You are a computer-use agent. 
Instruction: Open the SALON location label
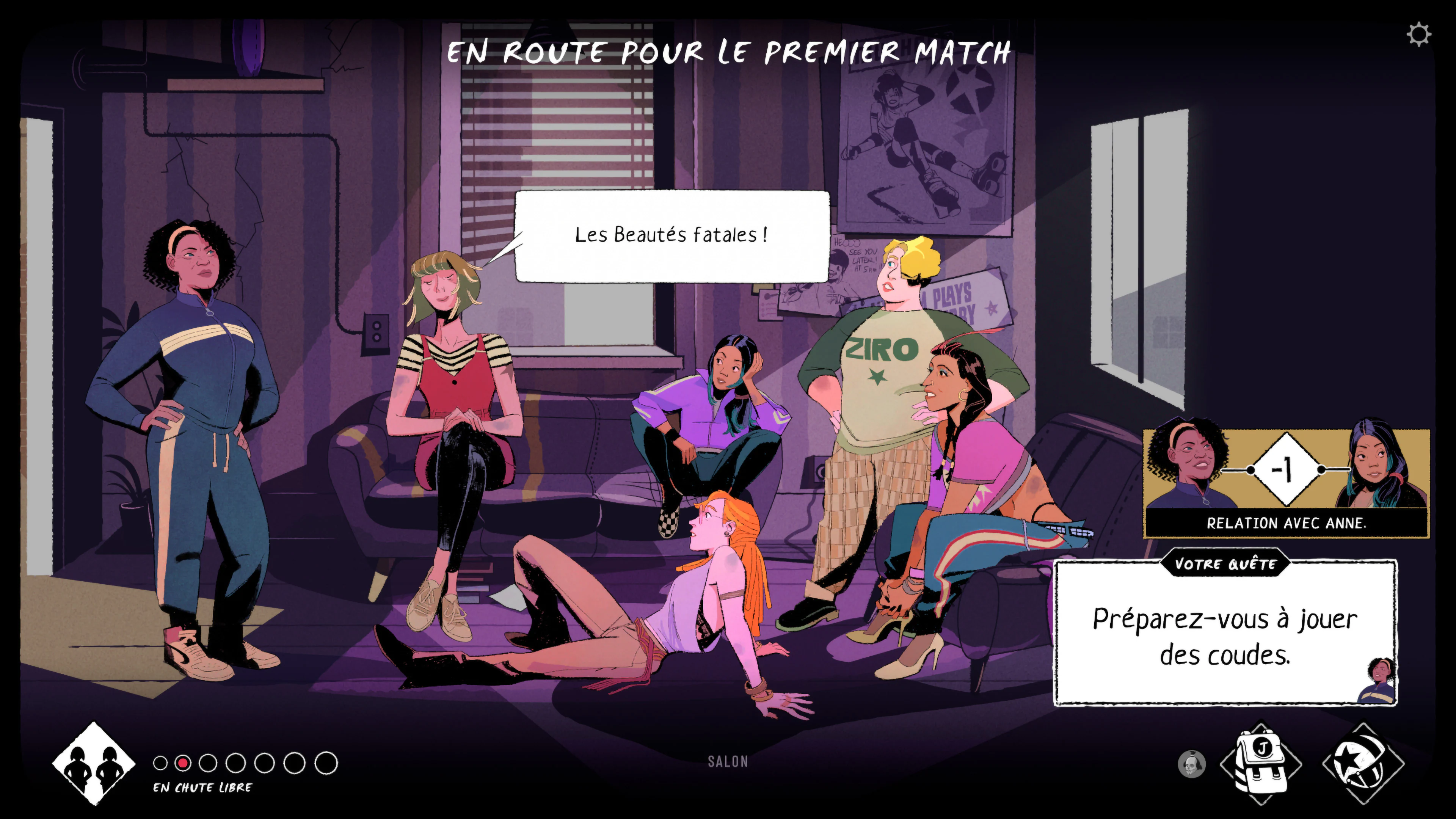[727, 762]
